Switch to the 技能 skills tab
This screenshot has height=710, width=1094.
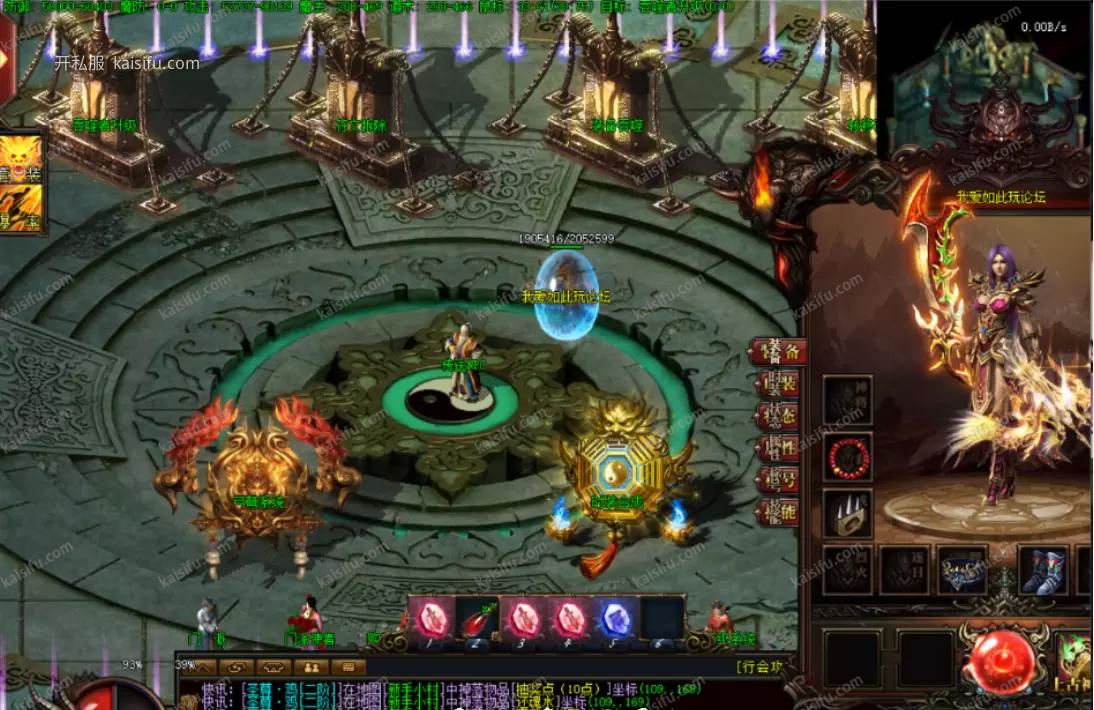coord(778,513)
